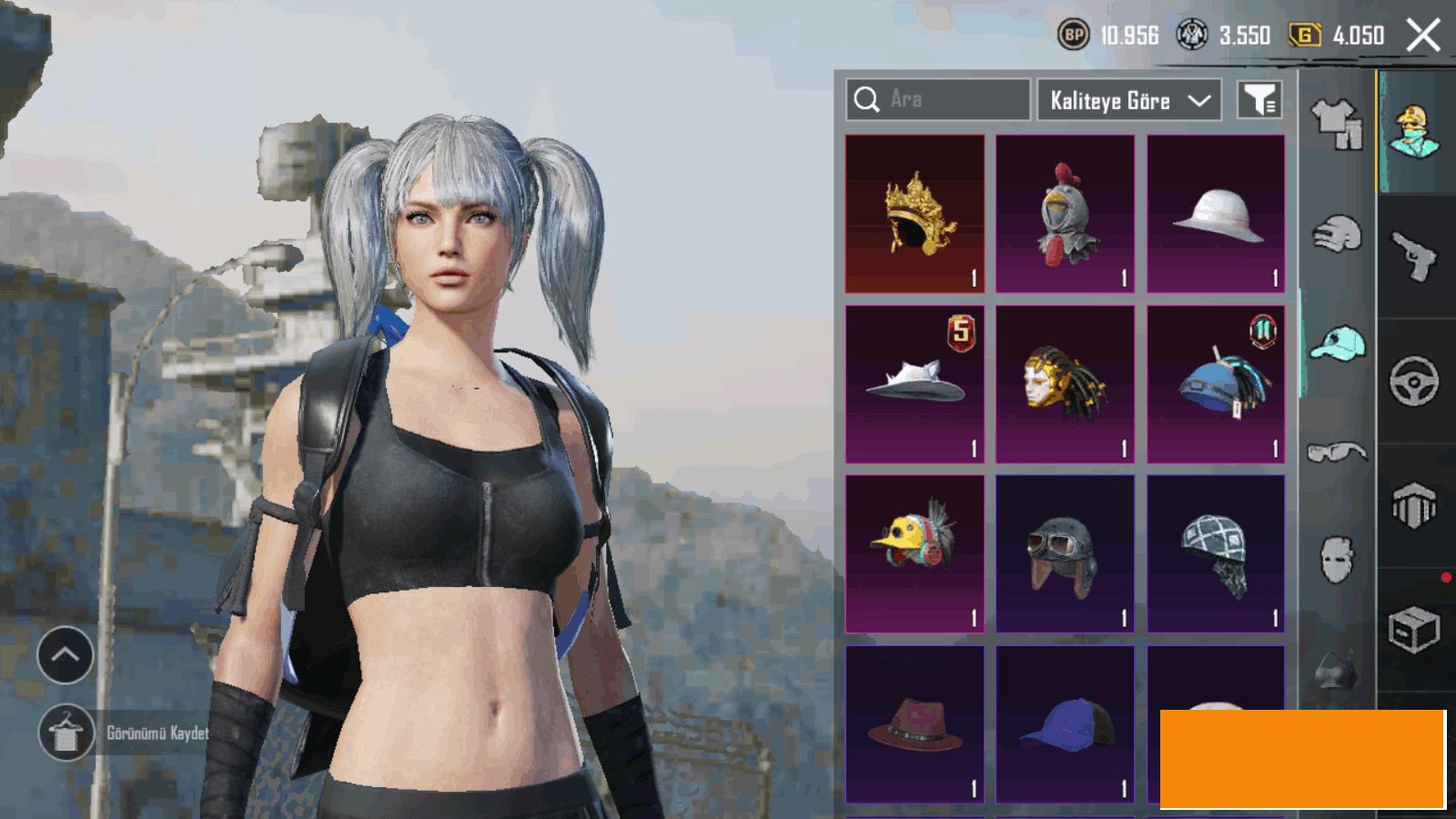The image size is (1456, 819).
Task: Click the up arrow circle button
Action: pos(66,655)
